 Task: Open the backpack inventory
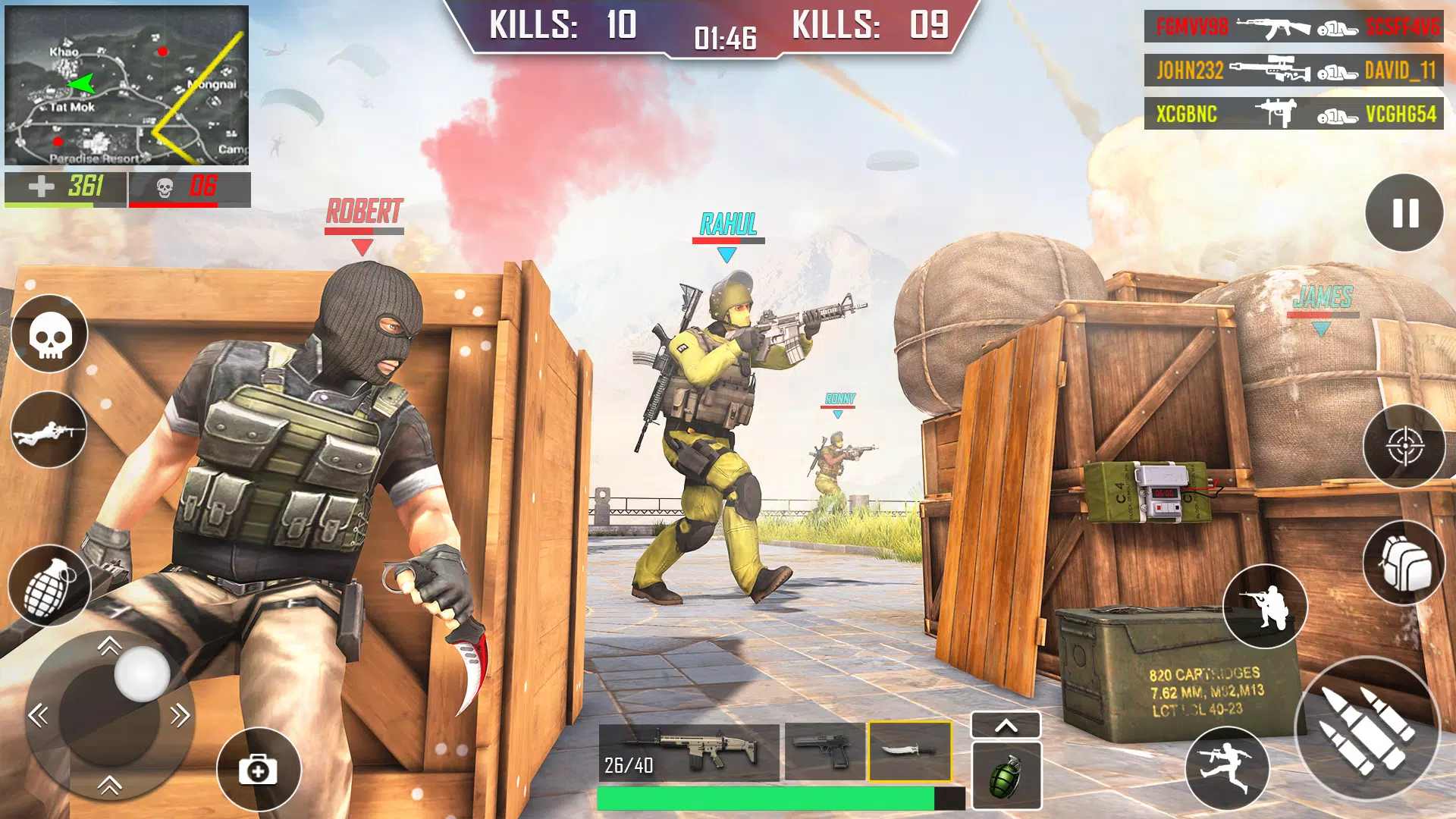(x=1404, y=563)
